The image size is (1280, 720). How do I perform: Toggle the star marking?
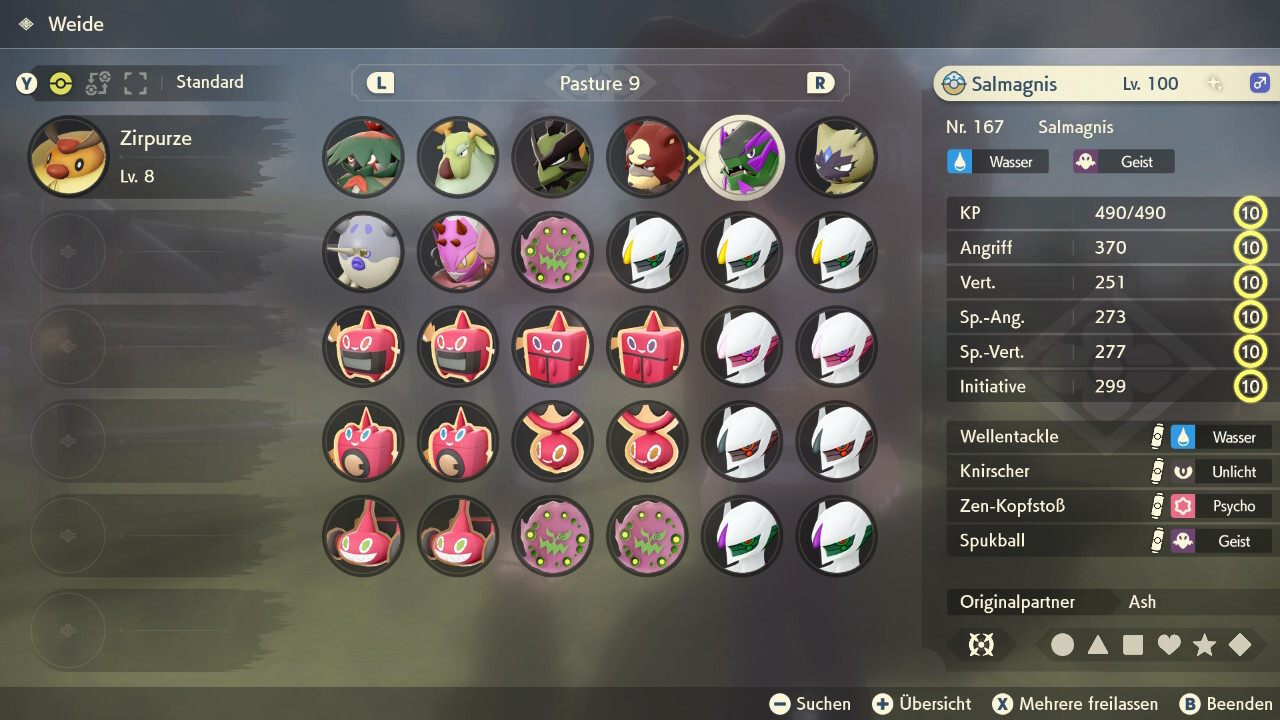click(1204, 645)
